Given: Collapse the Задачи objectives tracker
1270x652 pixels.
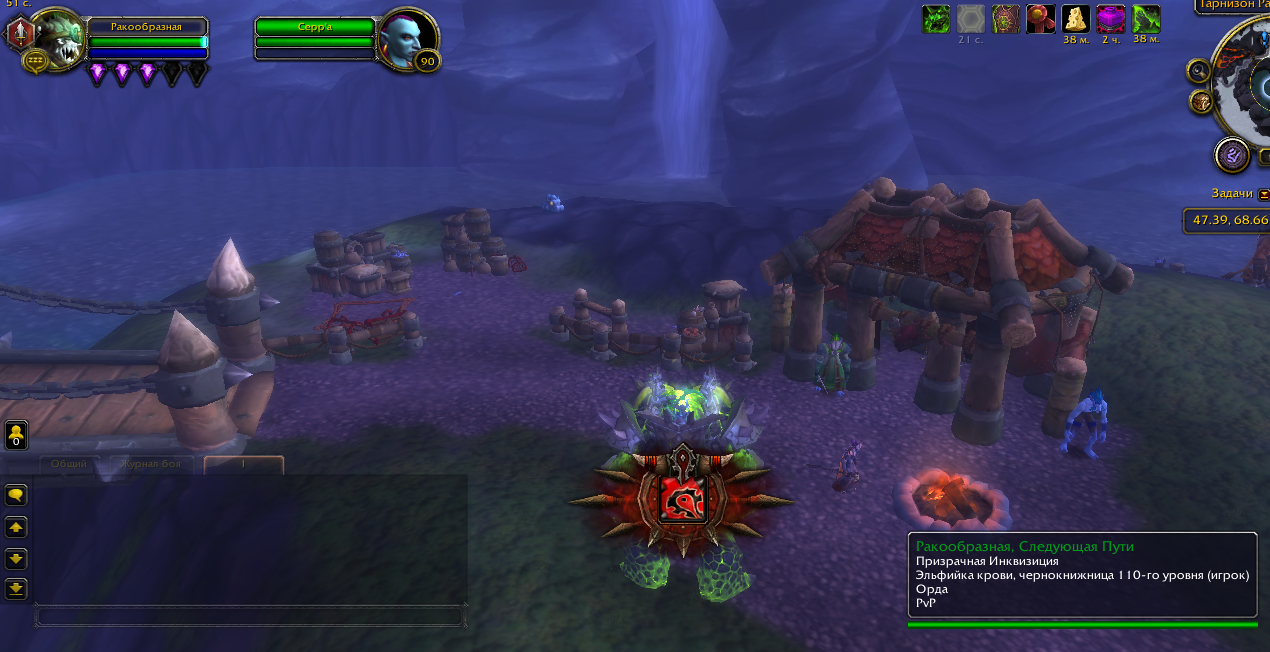Looking at the screenshot, I should (x=1264, y=194).
